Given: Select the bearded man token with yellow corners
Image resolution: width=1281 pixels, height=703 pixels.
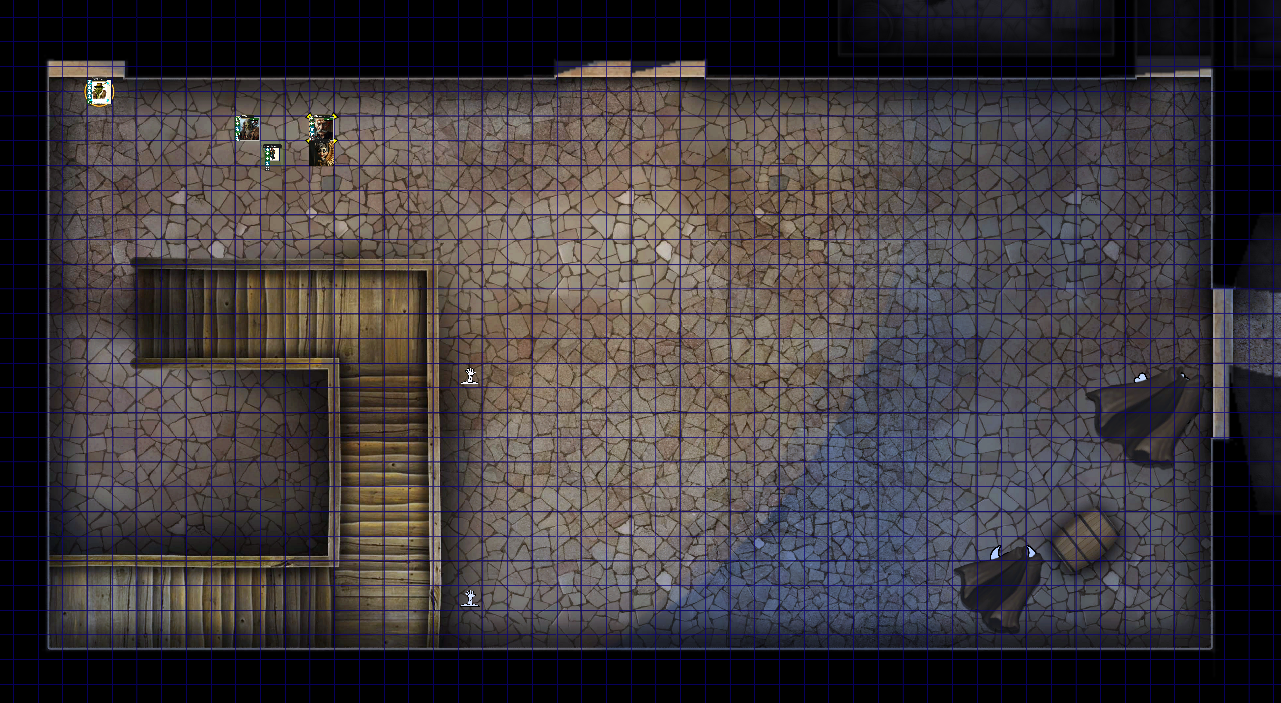Looking at the screenshot, I should tap(321, 128).
